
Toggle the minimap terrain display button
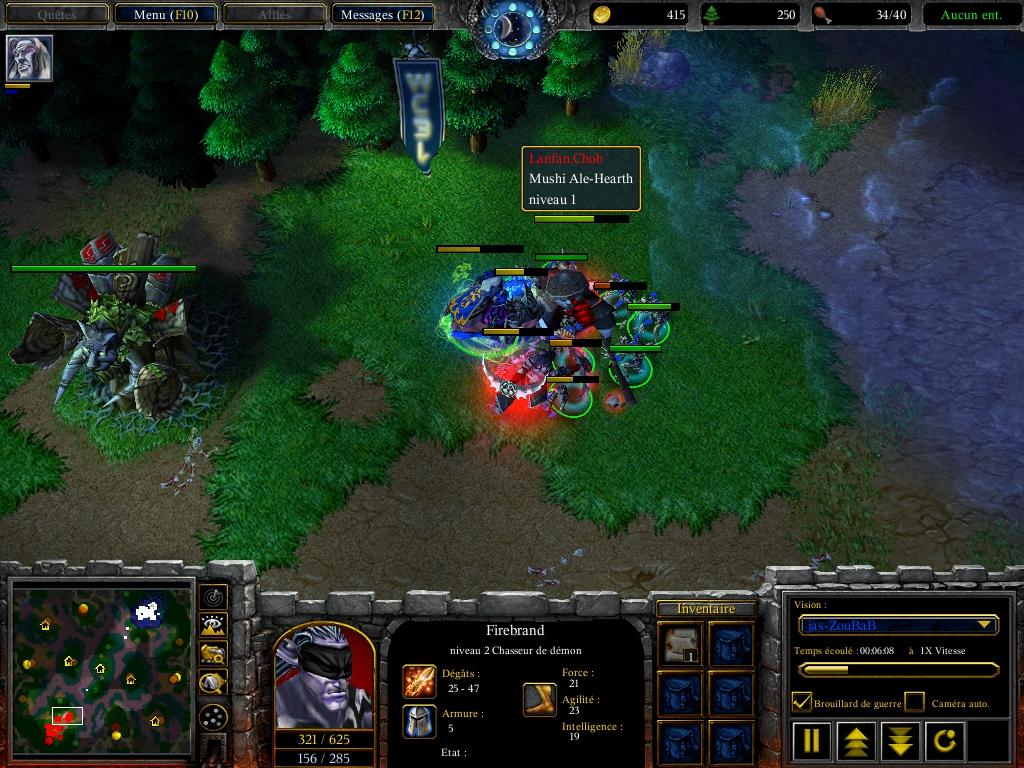click(213, 626)
